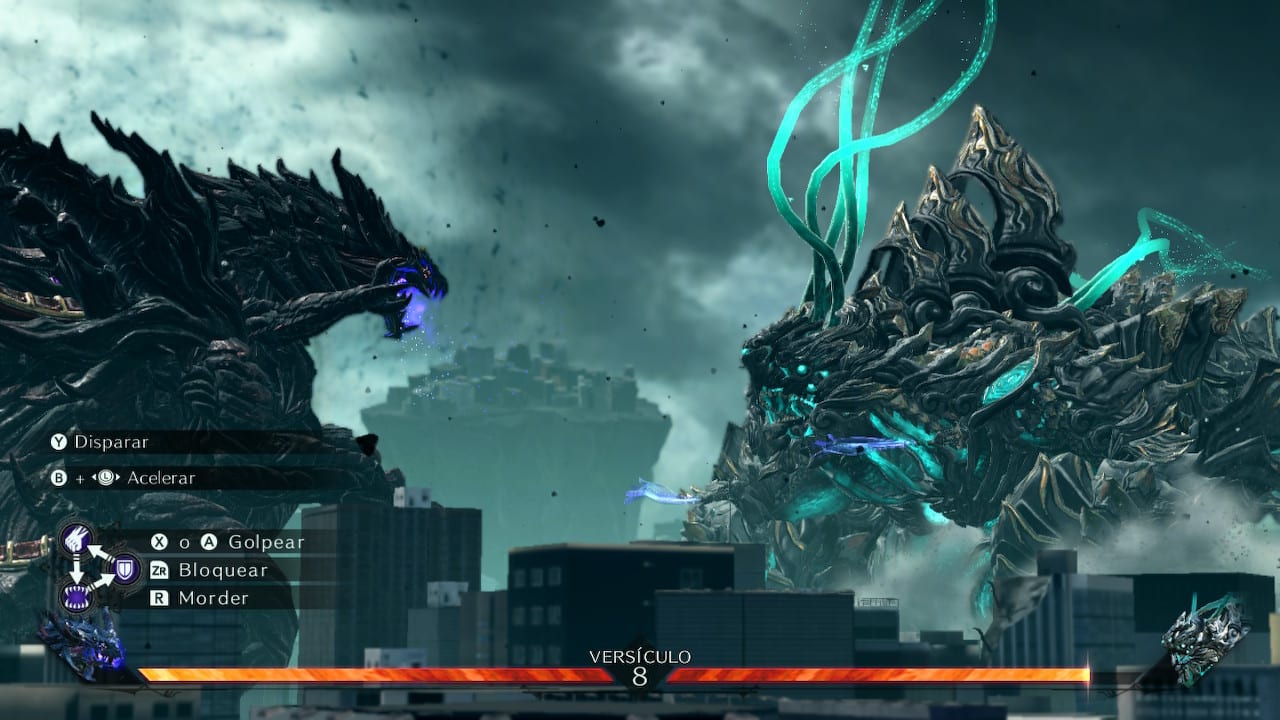Select the Golpear fist attack icon
Screen dimensions: 1280x720
point(76,540)
